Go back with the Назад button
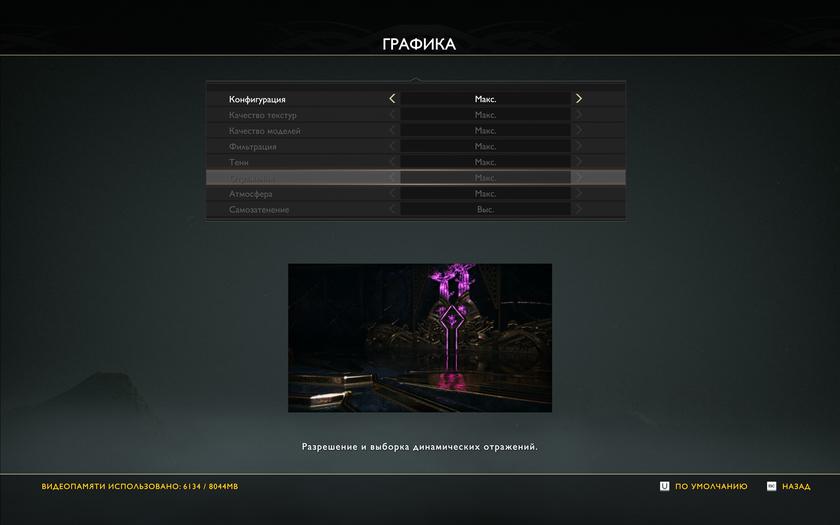 789,486
